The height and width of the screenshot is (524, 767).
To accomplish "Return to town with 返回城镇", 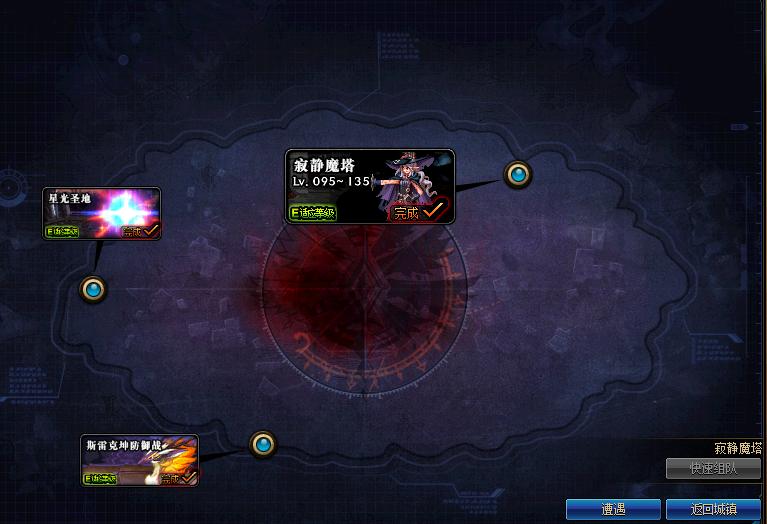I will (x=713, y=509).
